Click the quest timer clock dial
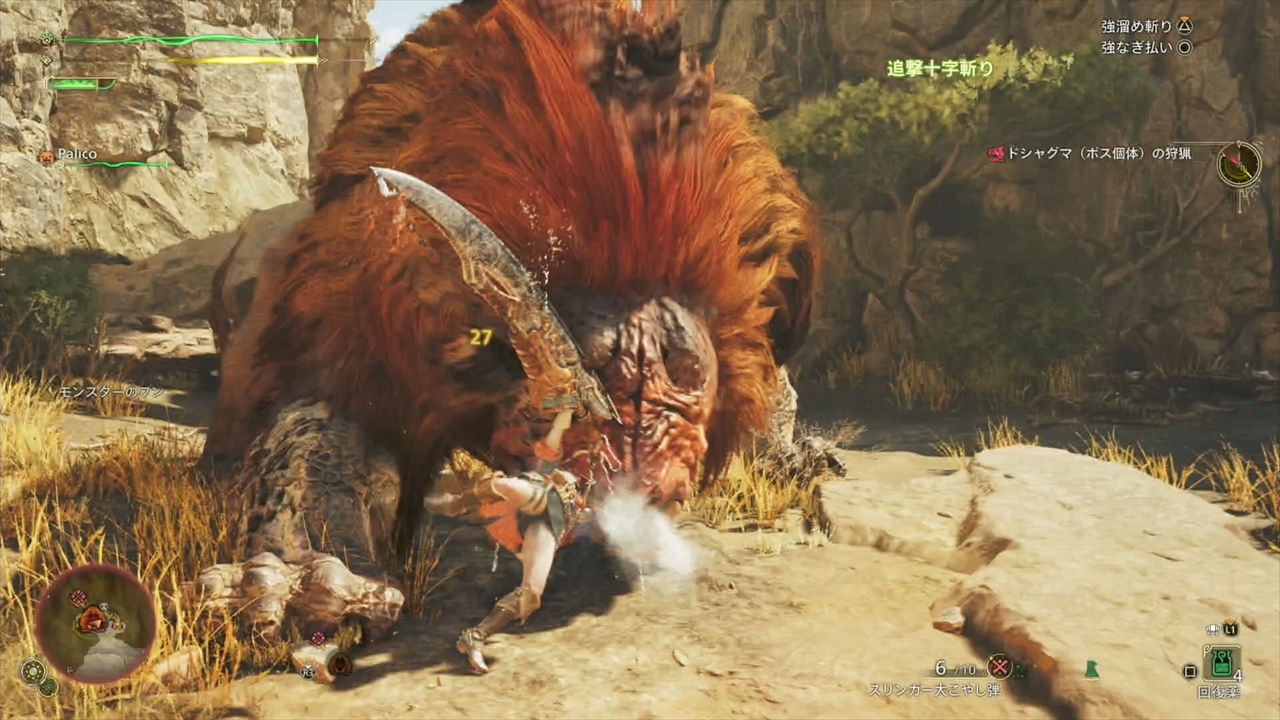1280x720 pixels. 1239,164
